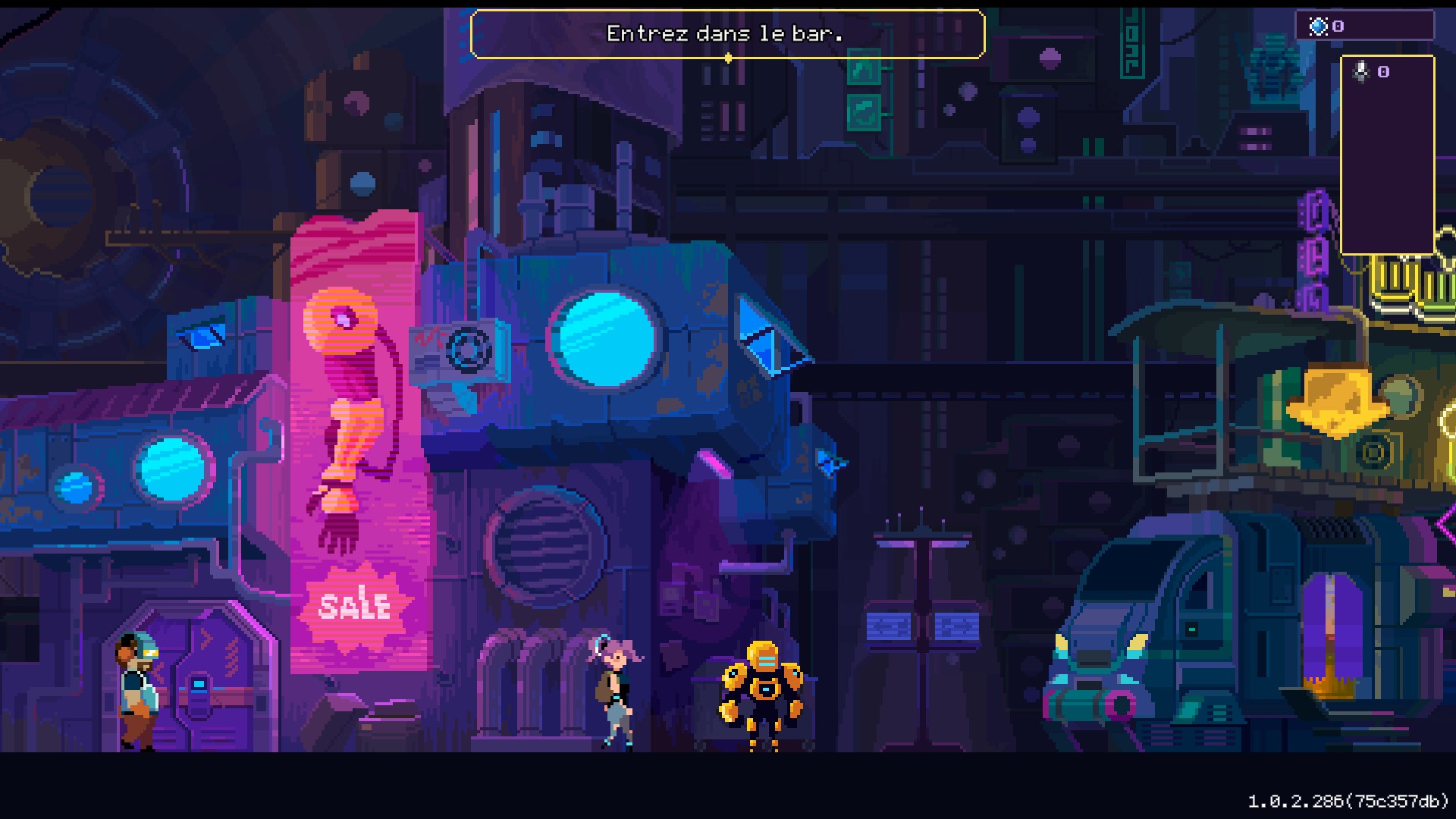Image resolution: width=1456 pixels, height=819 pixels.
Task: Select the blue gem currency icon
Action: [x=1319, y=27]
